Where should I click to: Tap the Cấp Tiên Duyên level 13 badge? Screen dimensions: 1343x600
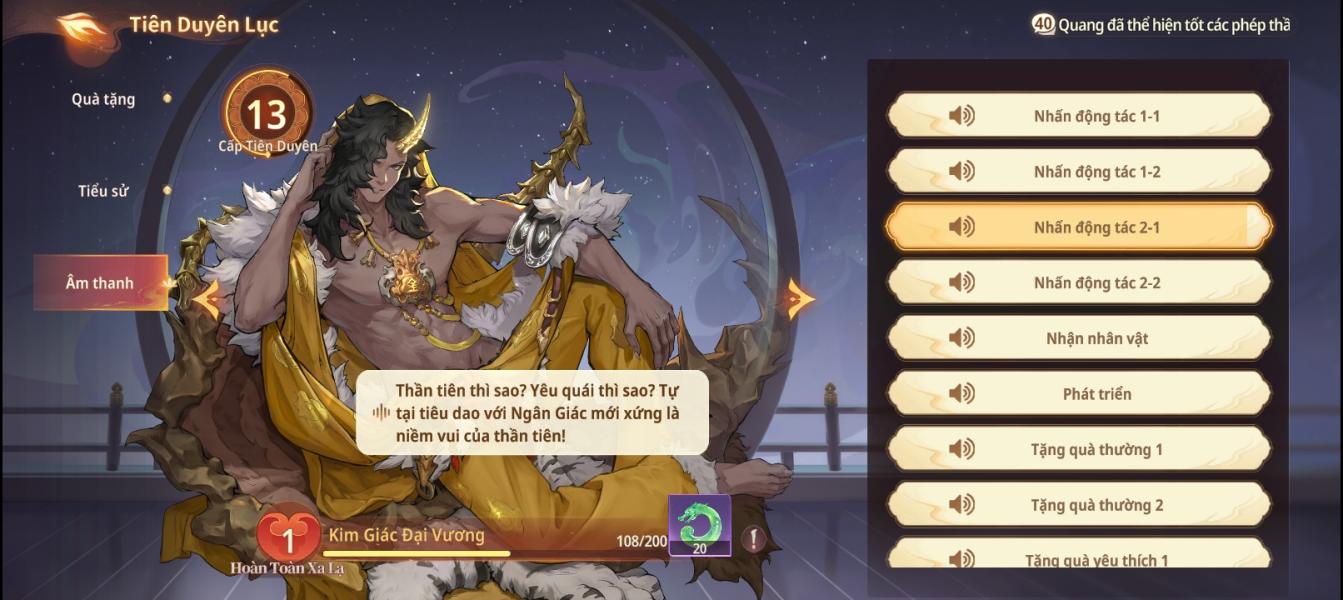coord(267,115)
